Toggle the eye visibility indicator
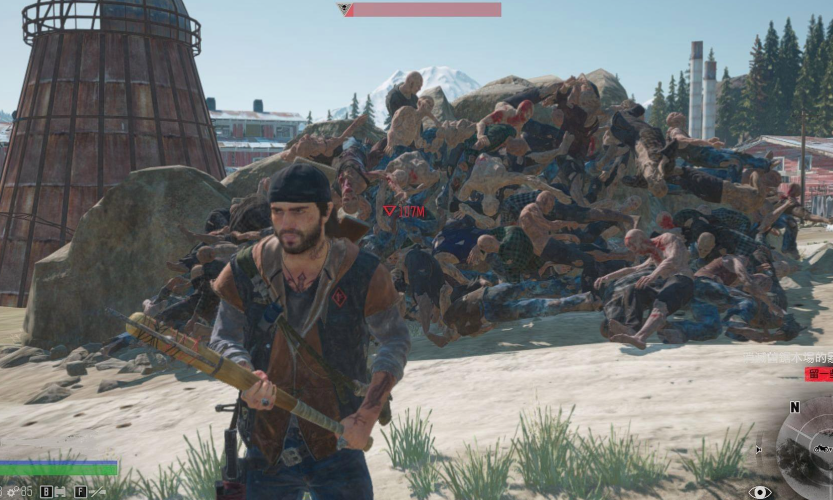This screenshot has height=500, width=833. 760,491
